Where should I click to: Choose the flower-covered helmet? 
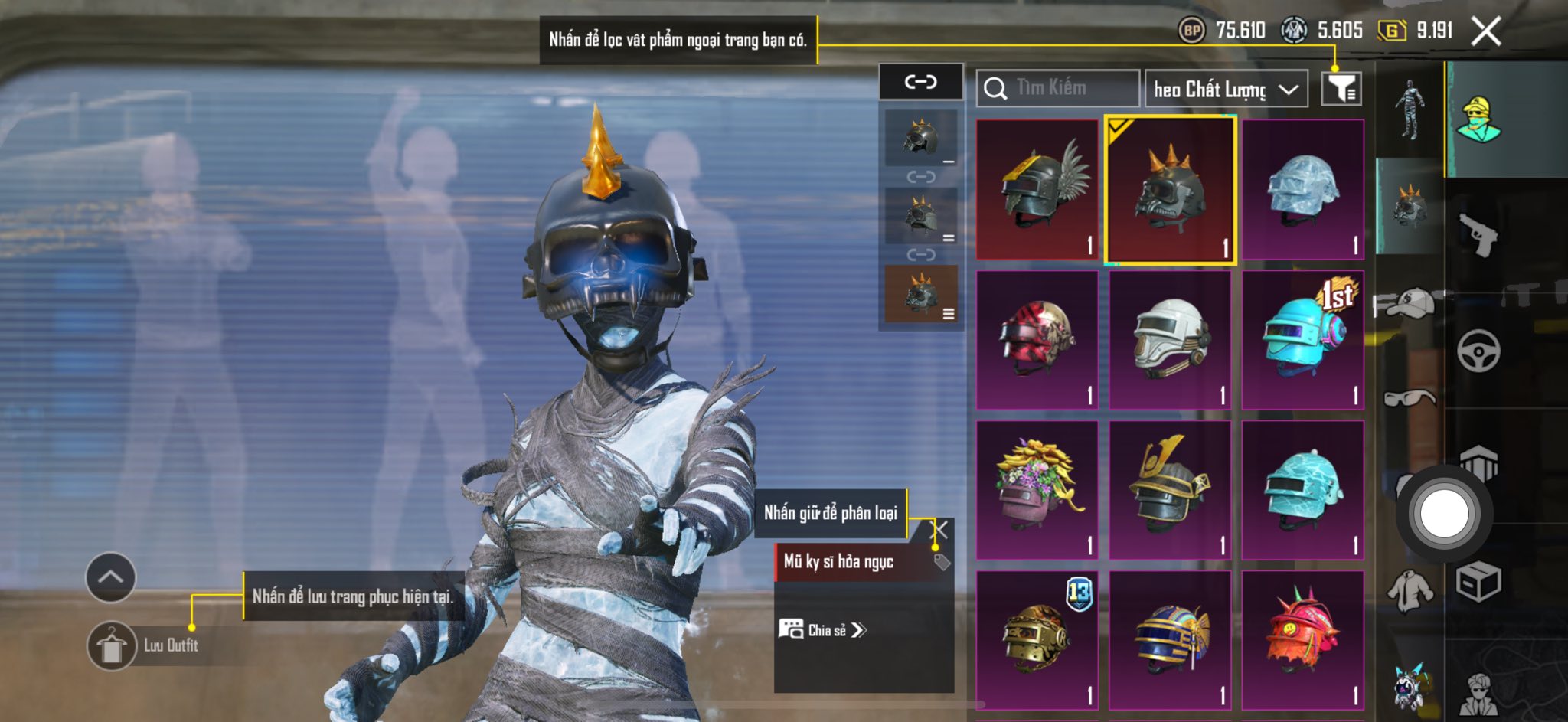point(1037,489)
